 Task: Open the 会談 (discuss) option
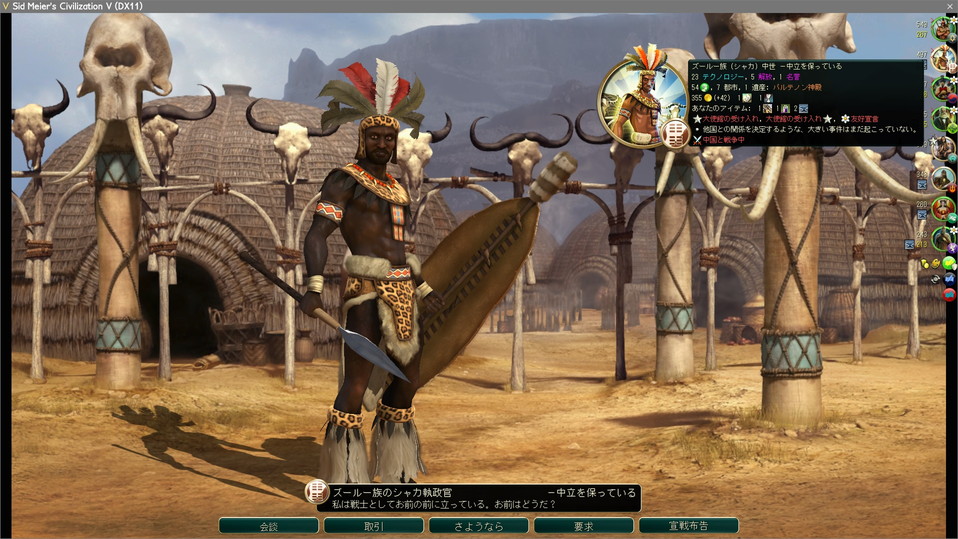(268, 525)
